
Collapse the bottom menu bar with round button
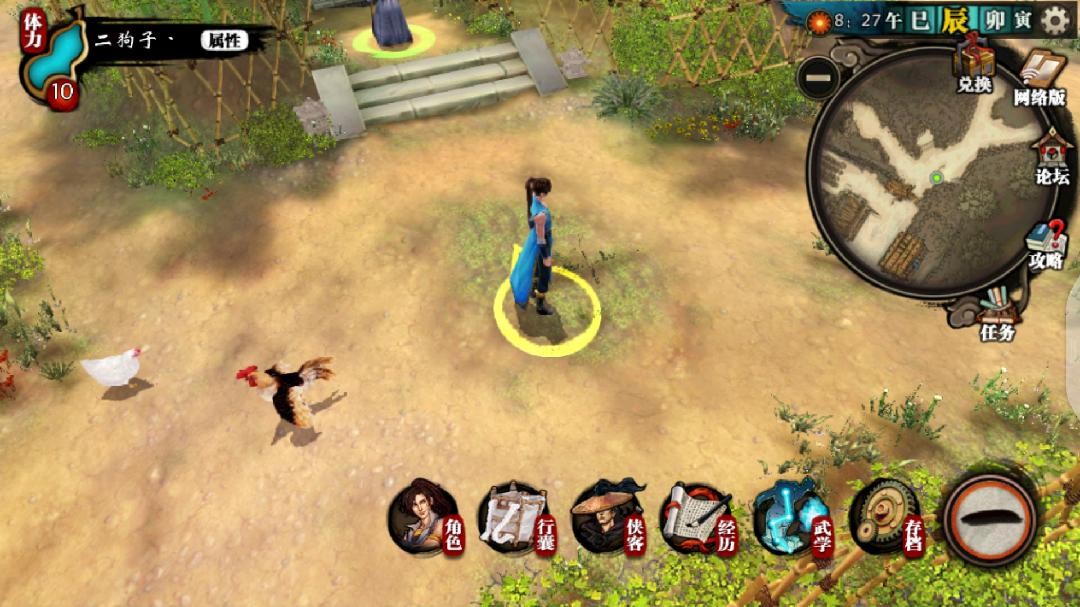(x=989, y=518)
